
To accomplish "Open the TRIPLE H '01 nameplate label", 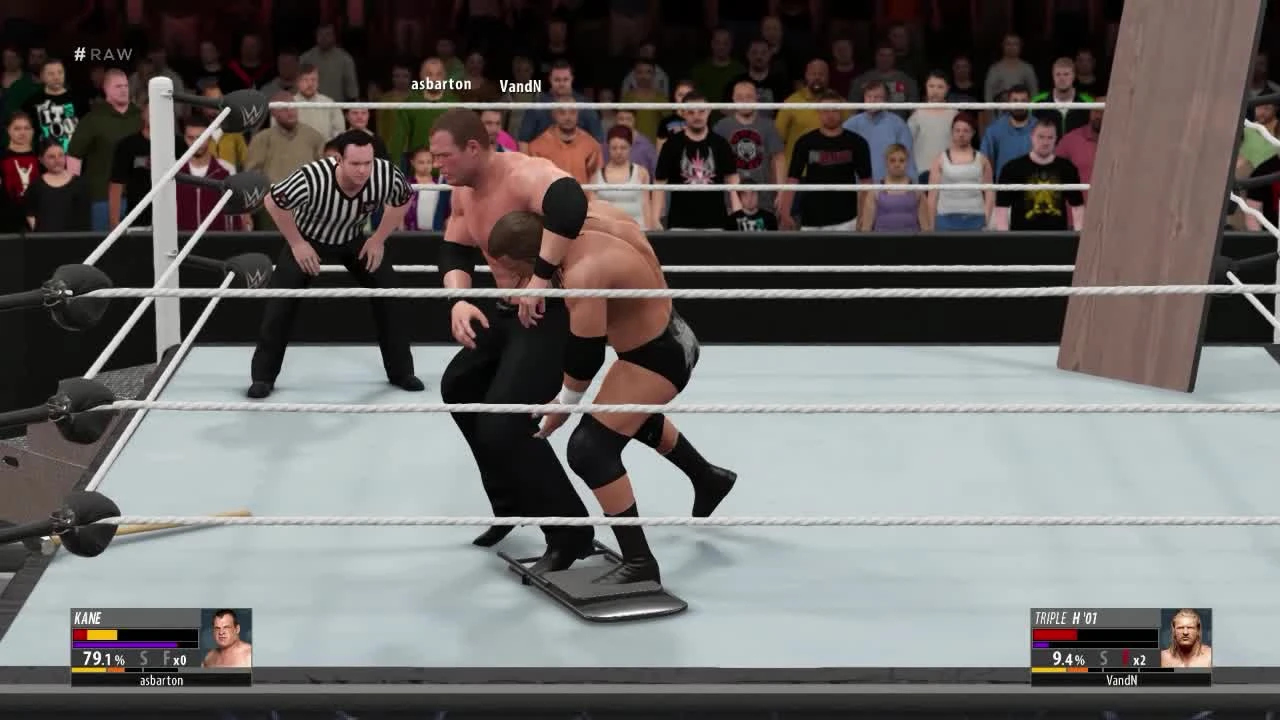I will 1066,616.
